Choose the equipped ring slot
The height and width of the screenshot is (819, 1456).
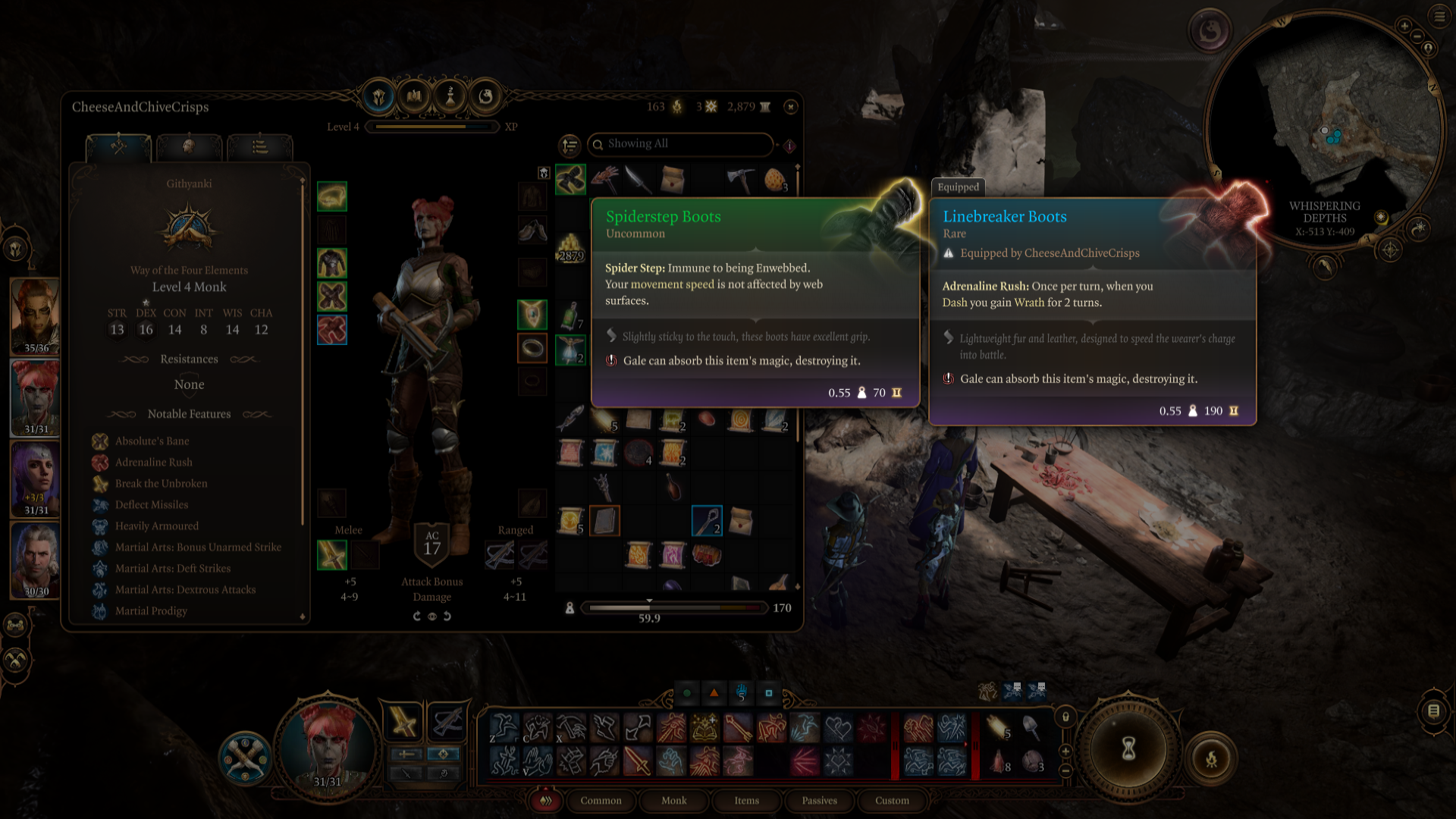[x=532, y=348]
